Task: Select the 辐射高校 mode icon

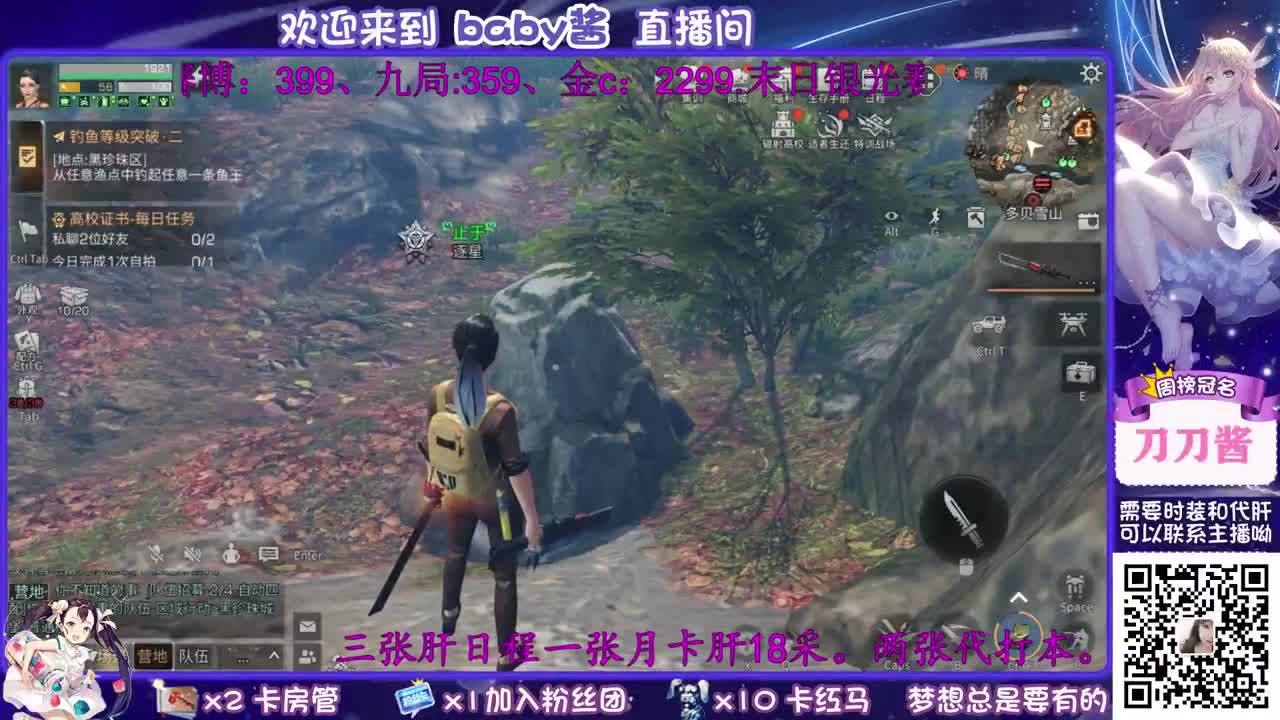Action: coord(782,124)
